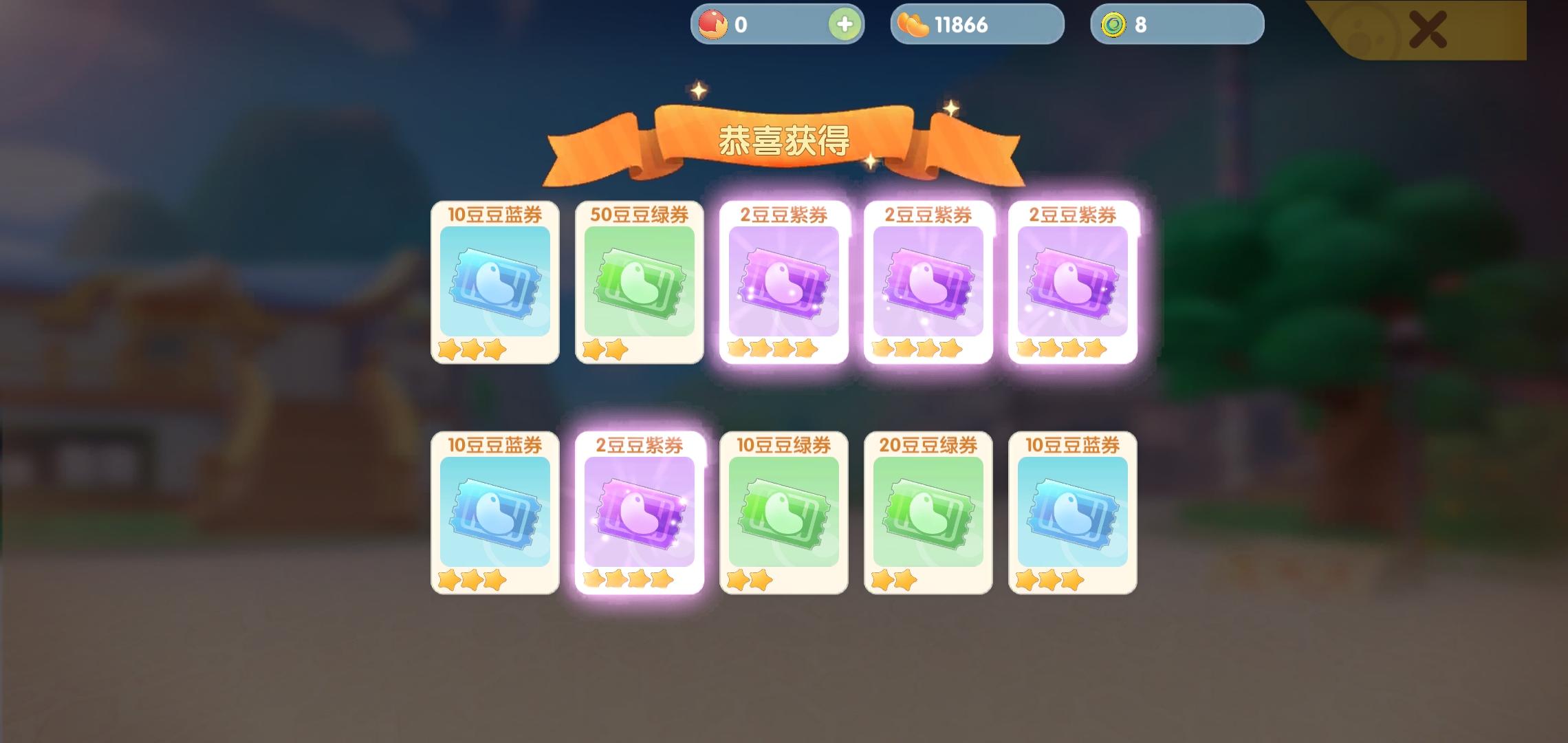Click the first 10豆豆蓝券 blue ticket icon
Screen dimensions: 1568x743
click(494, 286)
